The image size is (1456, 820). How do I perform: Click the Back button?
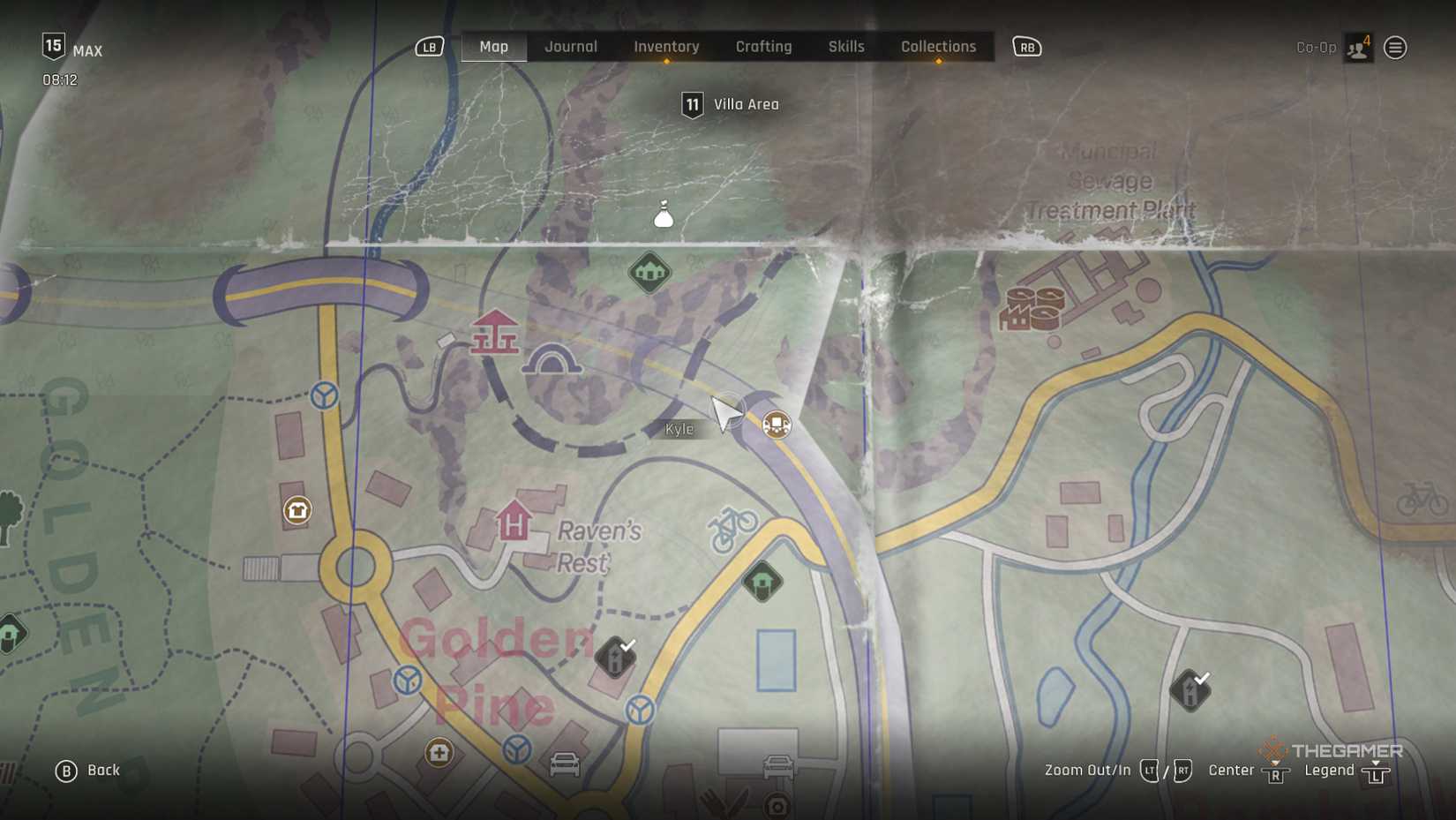(88, 771)
